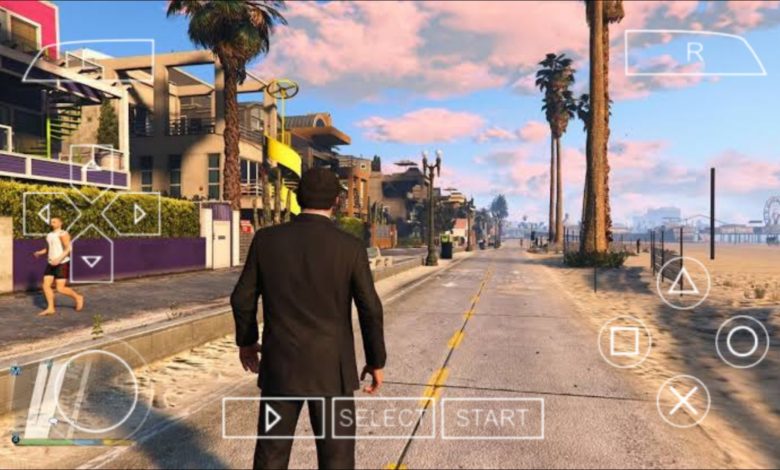Tap the circle action button
The height and width of the screenshot is (470, 780).
[742, 342]
